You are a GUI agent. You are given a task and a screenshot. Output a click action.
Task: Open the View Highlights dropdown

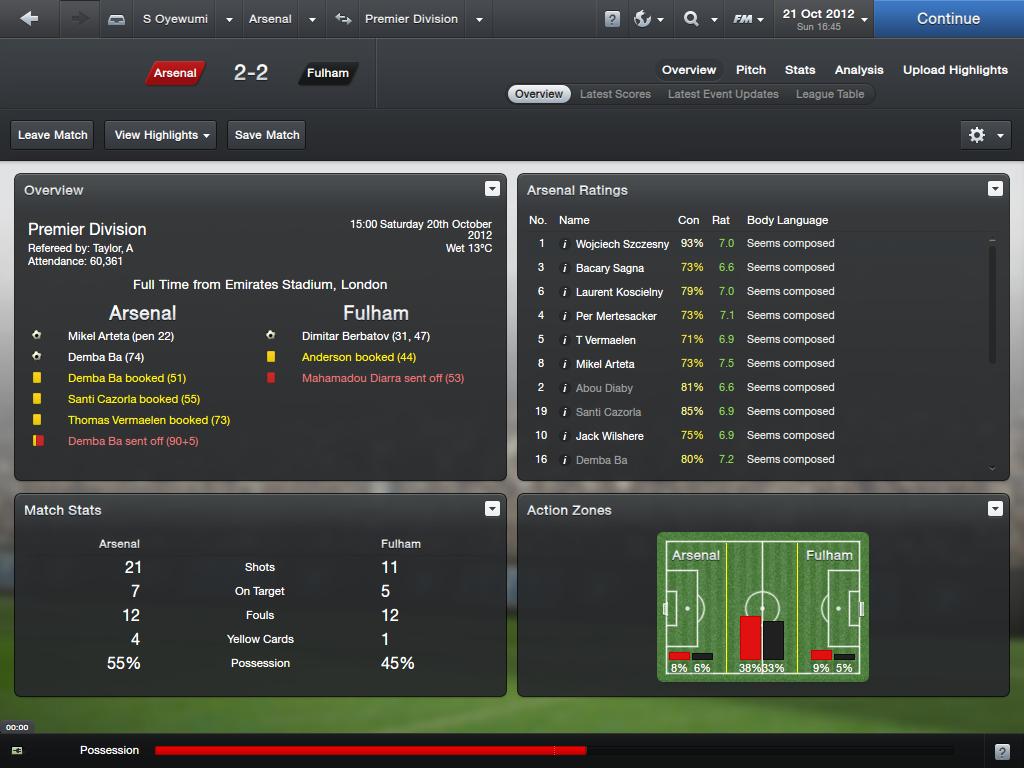tap(161, 135)
